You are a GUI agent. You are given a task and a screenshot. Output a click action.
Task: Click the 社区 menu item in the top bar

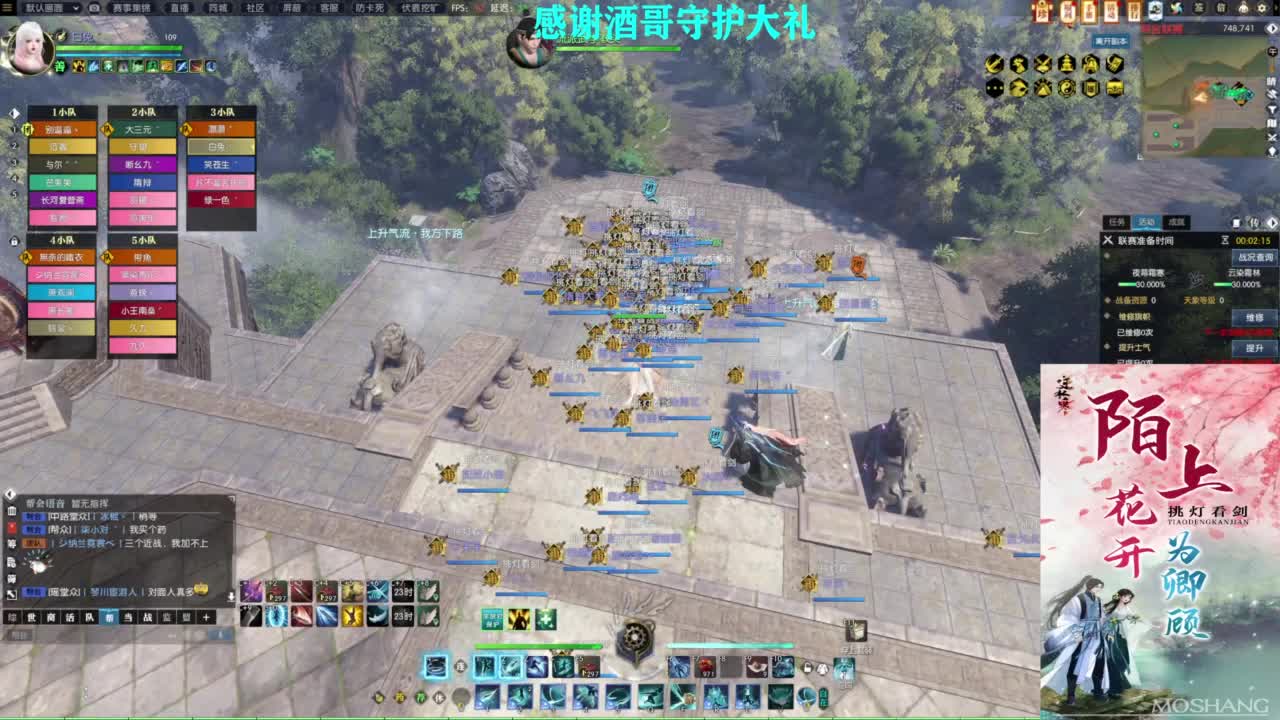click(253, 9)
